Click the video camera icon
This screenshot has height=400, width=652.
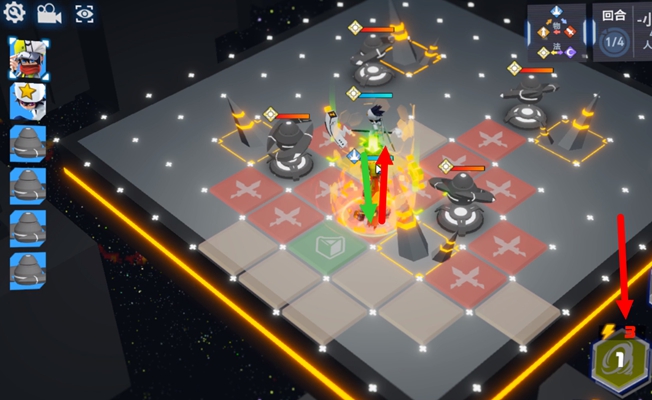(x=48, y=13)
